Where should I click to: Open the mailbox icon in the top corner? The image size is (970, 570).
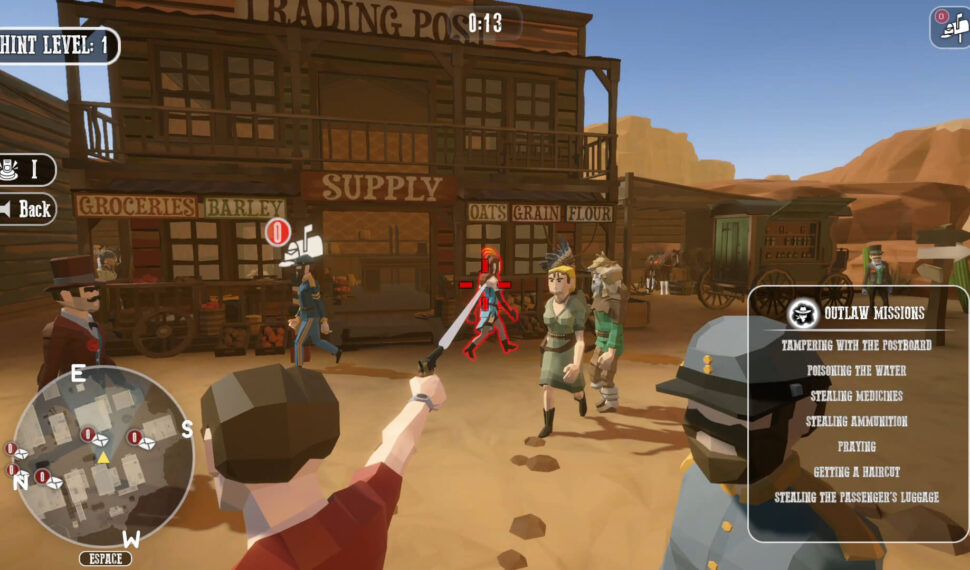pyautogui.click(x=950, y=27)
